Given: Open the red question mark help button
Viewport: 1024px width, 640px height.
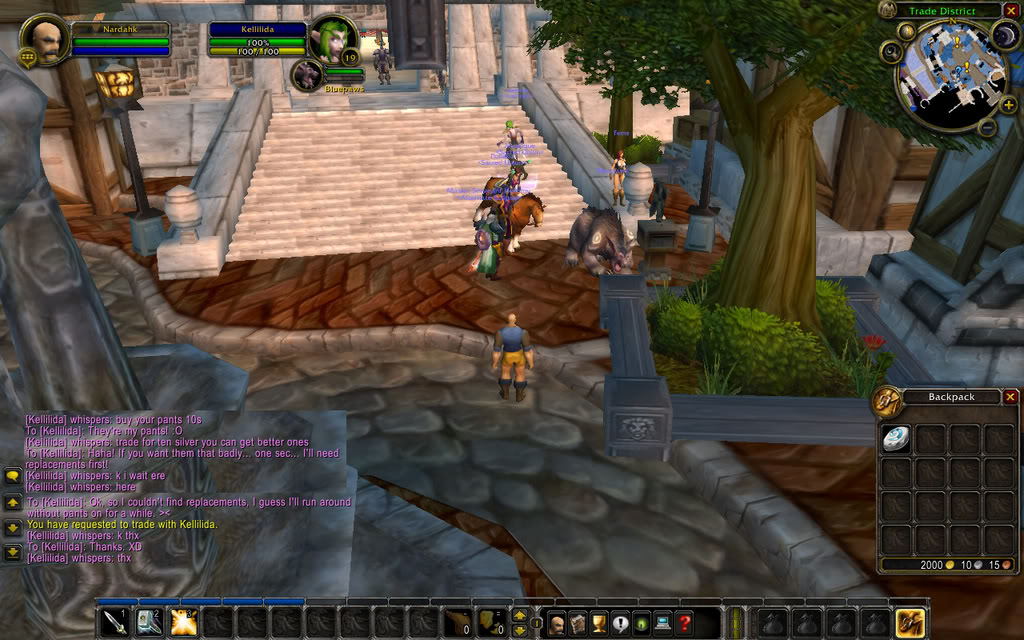Looking at the screenshot, I should [x=684, y=623].
